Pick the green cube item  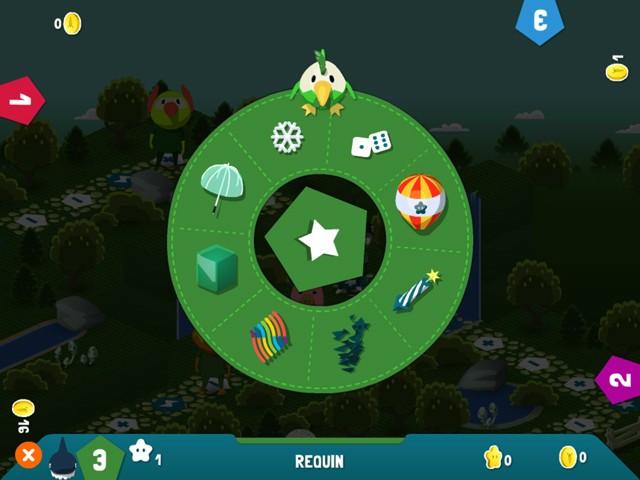pyautogui.click(x=217, y=269)
